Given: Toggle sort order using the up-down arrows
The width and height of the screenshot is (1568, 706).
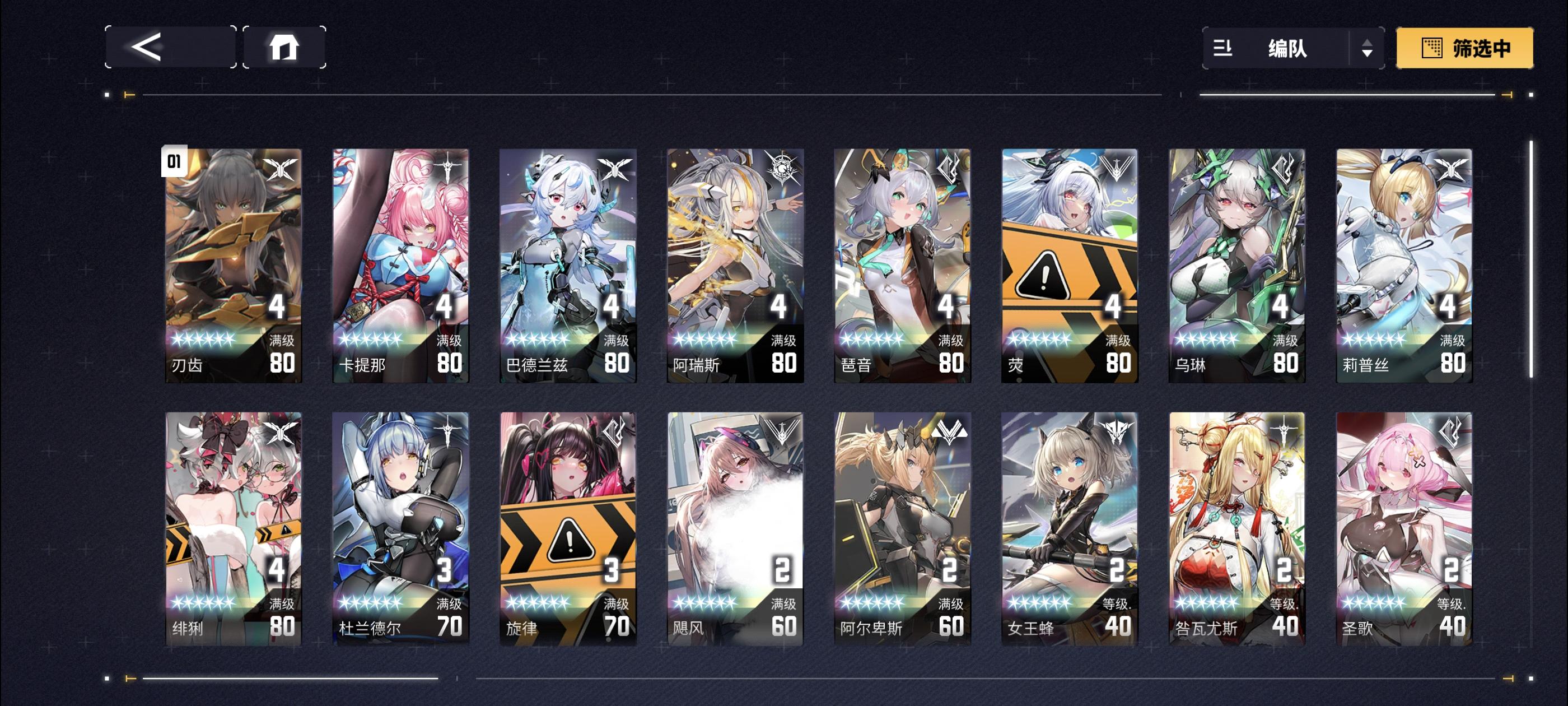Looking at the screenshot, I should 1368,50.
